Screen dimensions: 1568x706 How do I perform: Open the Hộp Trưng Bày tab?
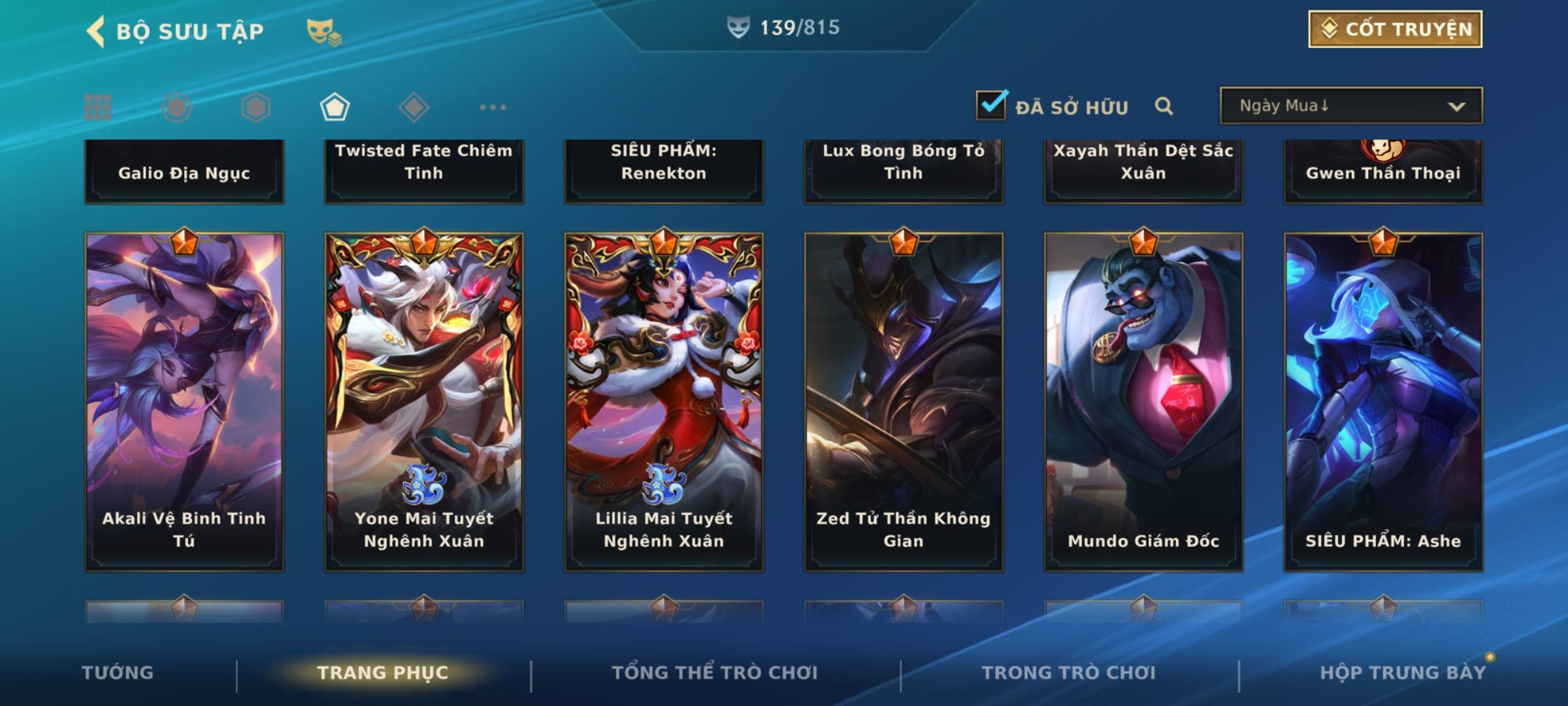(x=1403, y=673)
